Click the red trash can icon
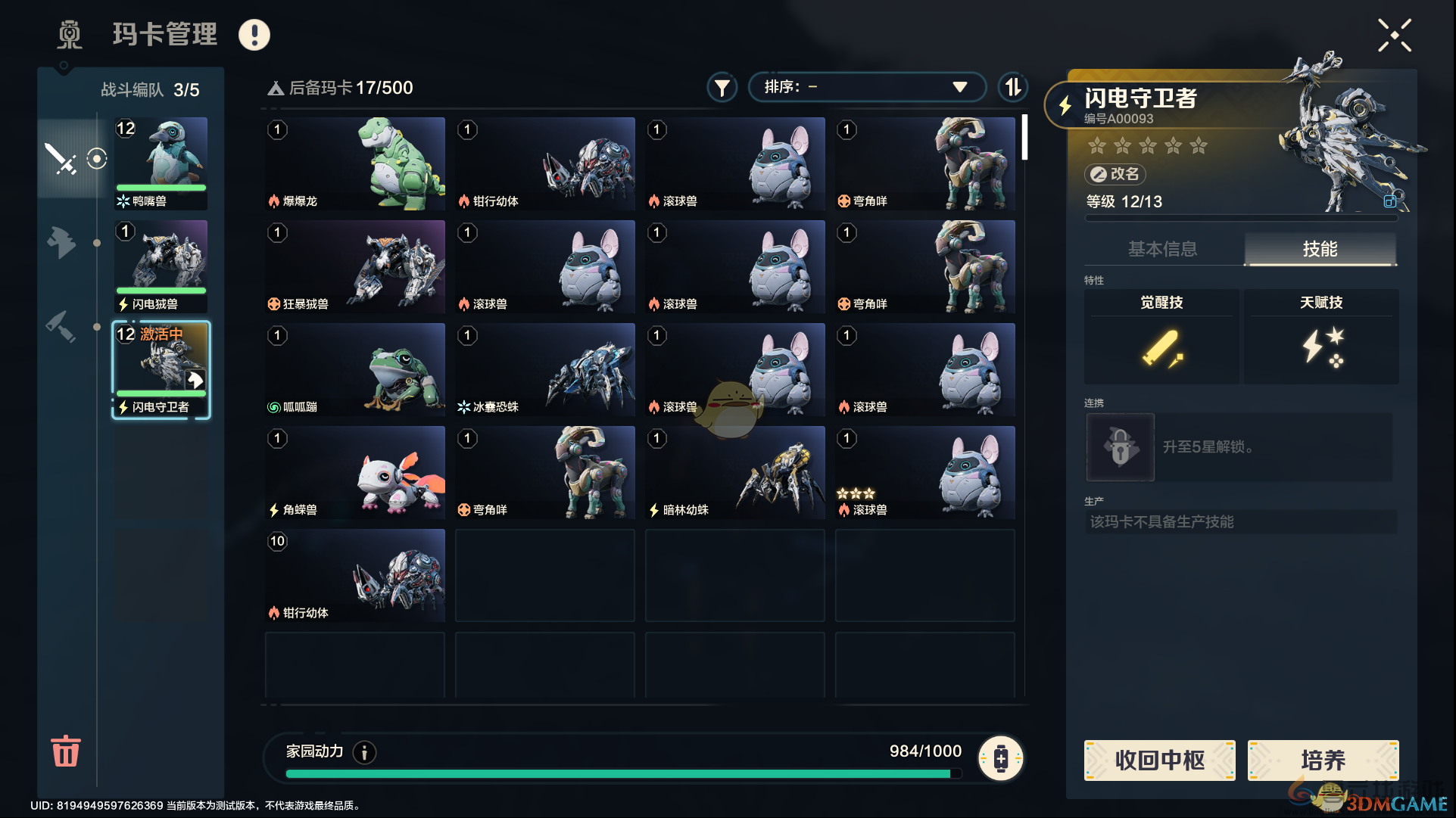 point(65,751)
